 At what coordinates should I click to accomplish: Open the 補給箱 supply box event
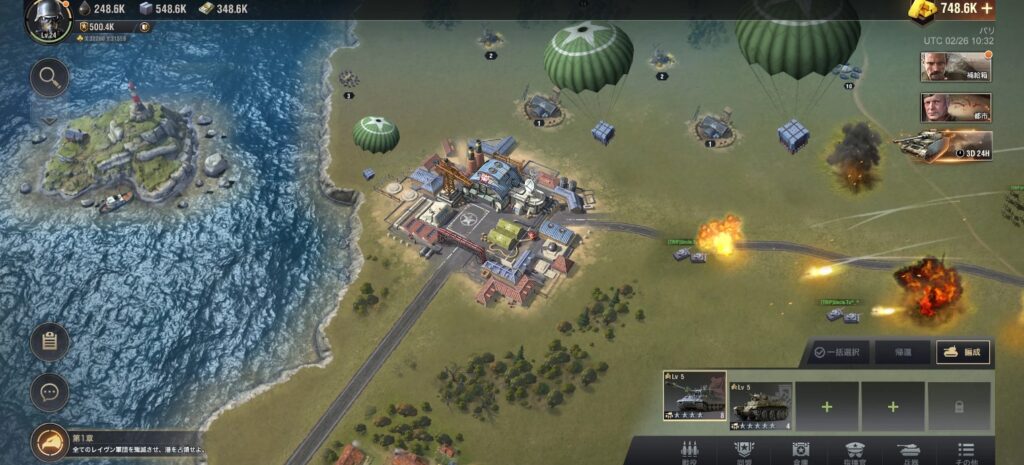[955, 67]
